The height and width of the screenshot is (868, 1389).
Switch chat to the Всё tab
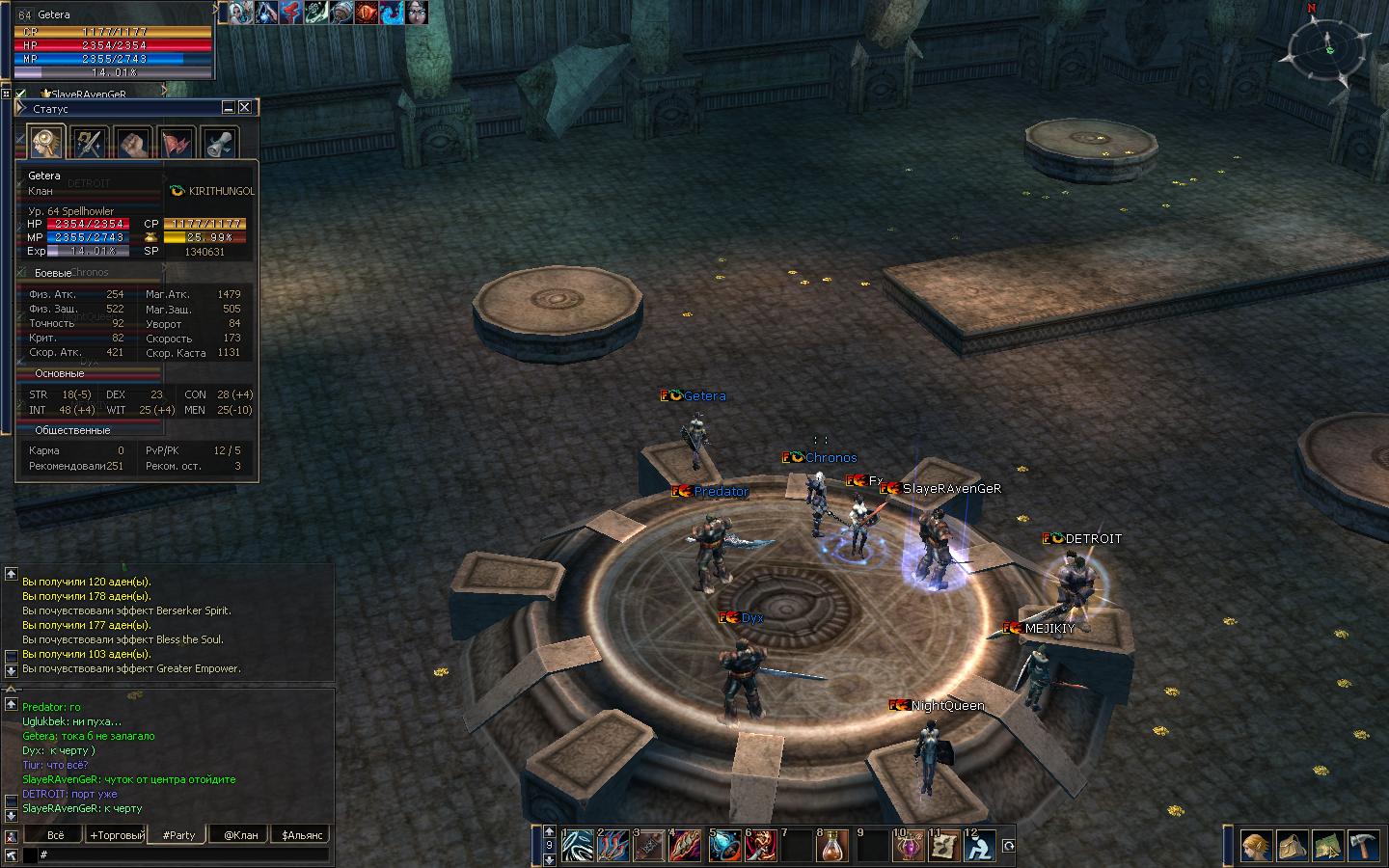(x=57, y=835)
